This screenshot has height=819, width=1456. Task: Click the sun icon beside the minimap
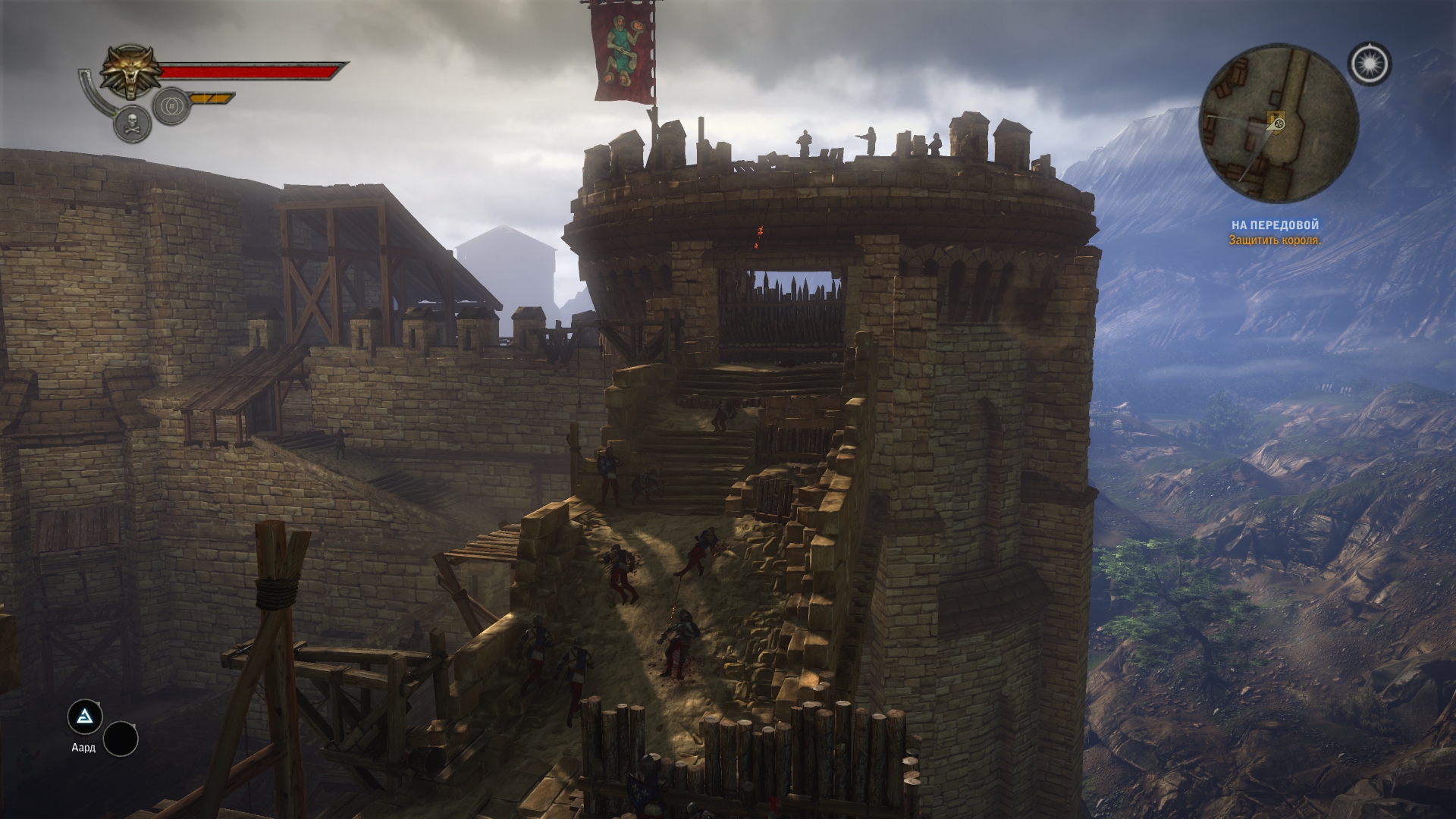click(1370, 64)
